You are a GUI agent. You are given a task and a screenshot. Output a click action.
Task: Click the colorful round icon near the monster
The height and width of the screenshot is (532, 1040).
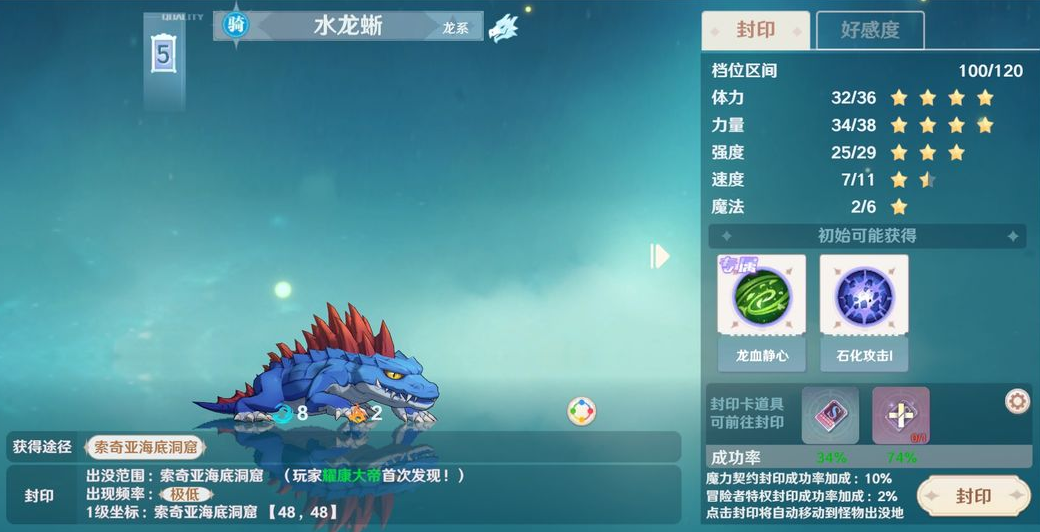click(x=581, y=411)
